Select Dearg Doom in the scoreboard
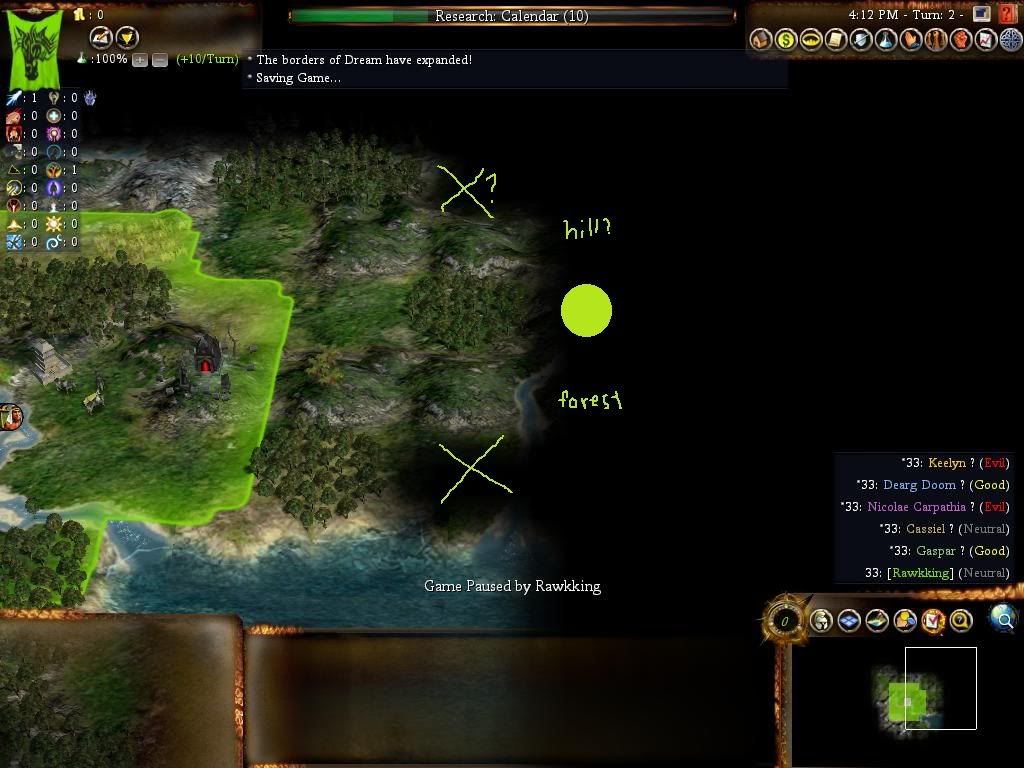 pyautogui.click(x=918, y=485)
